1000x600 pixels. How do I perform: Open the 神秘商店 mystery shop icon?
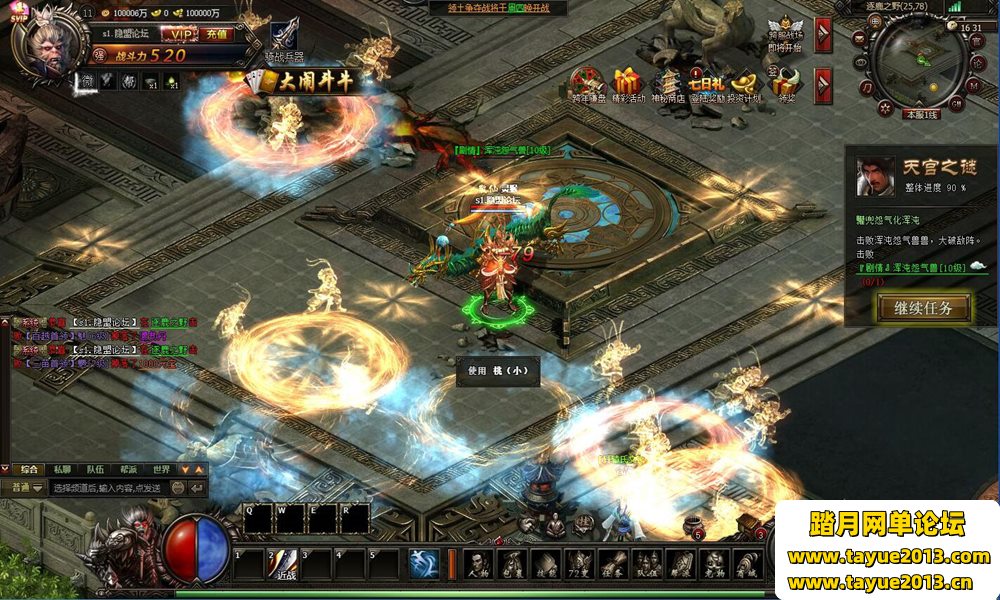(x=667, y=83)
